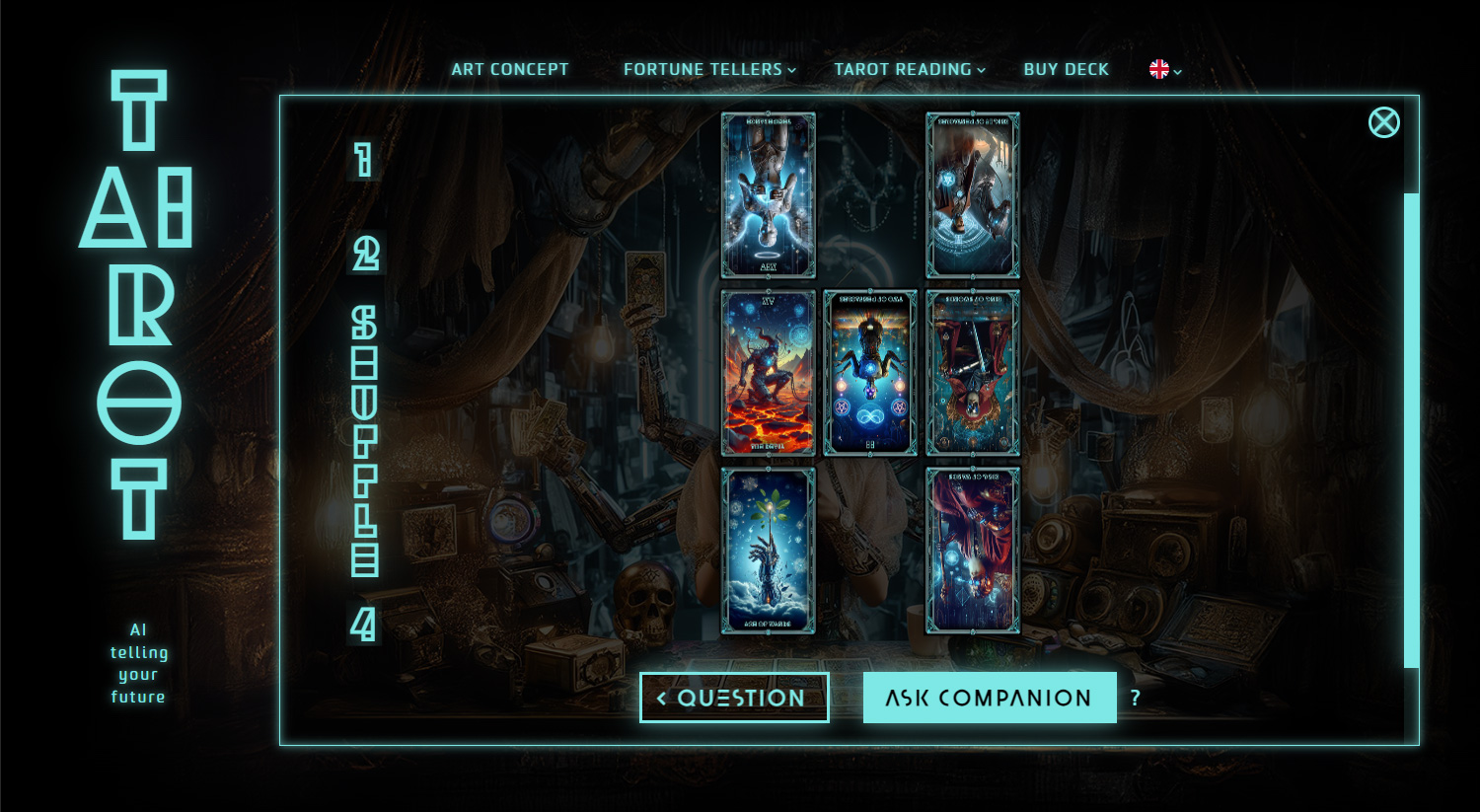Viewport: 1480px width, 812px height.
Task: Select the Devil card over lava
Action: tap(769, 373)
